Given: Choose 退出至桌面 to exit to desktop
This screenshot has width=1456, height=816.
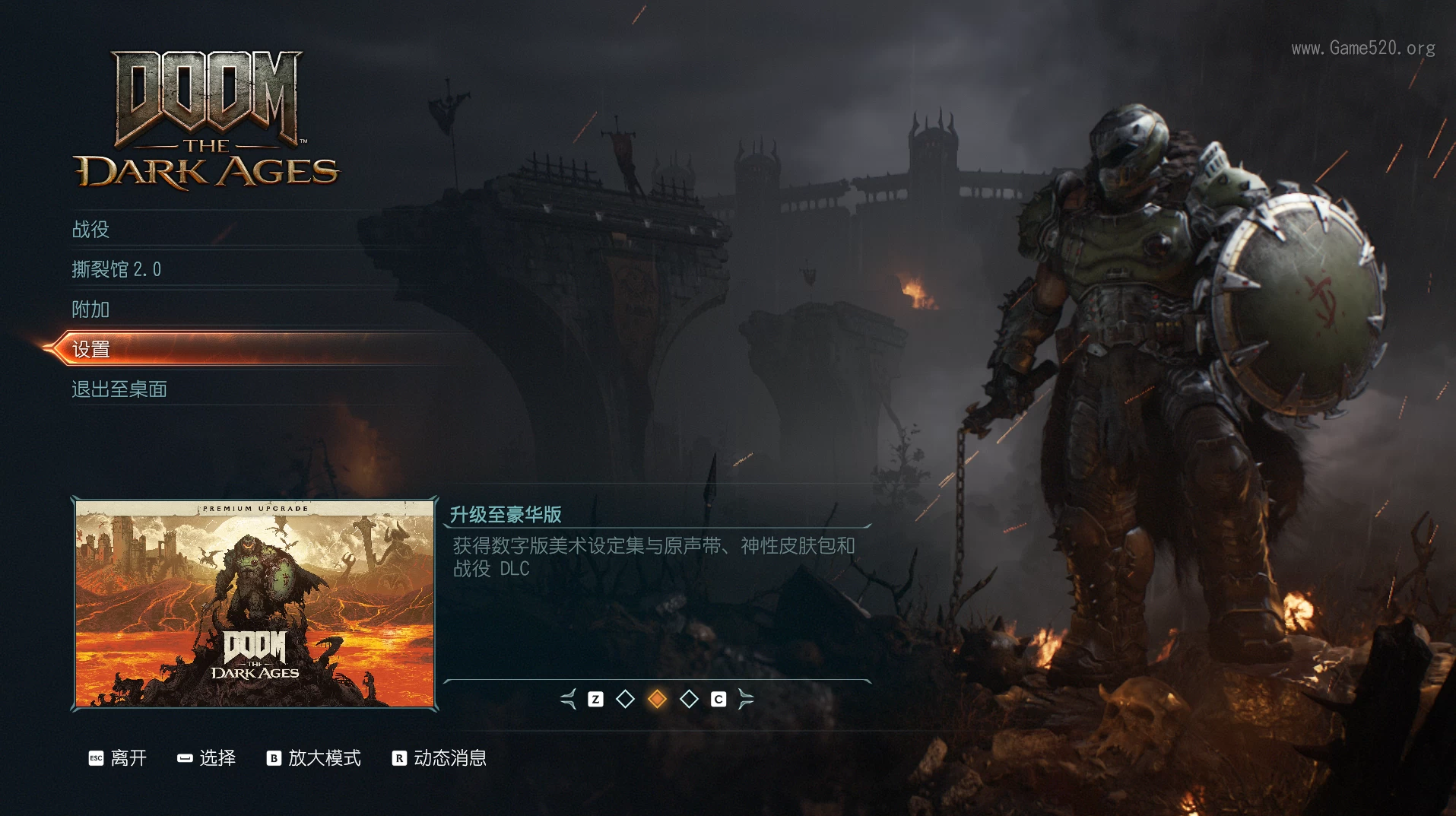Looking at the screenshot, I should (x=119, y=389).
